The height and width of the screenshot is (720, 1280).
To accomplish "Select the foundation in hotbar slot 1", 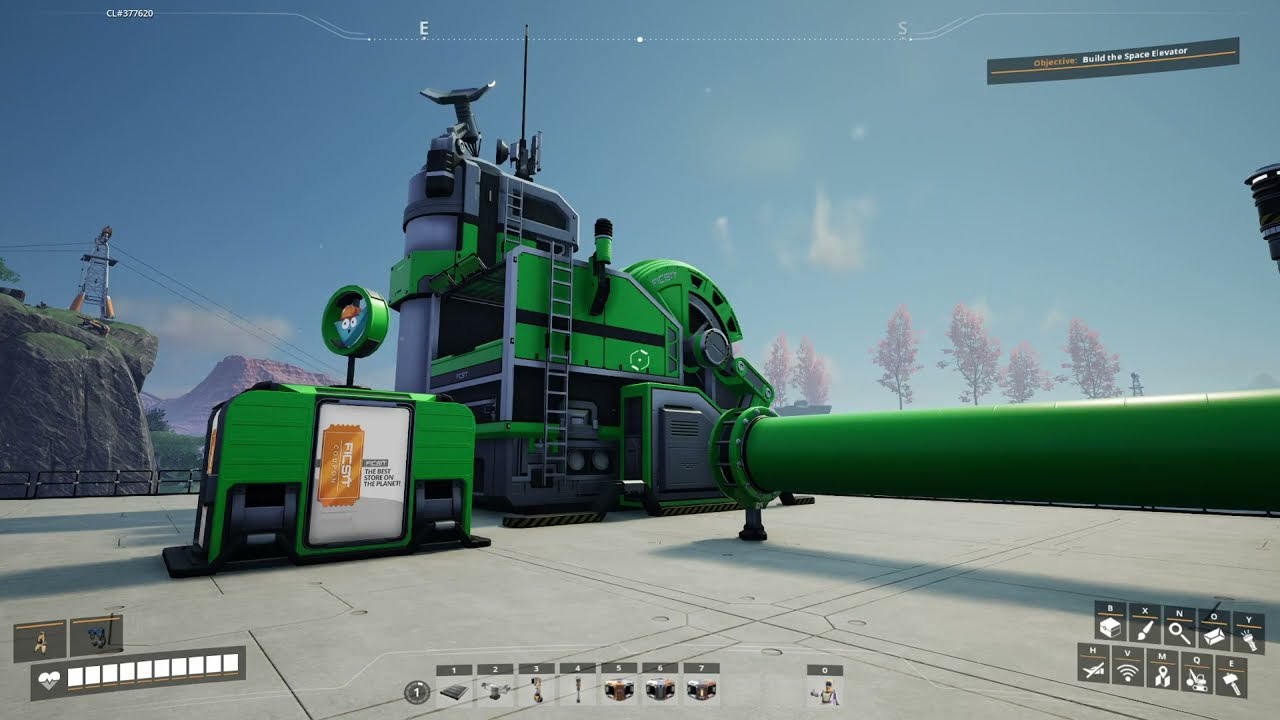I will (x=453, y=691).
